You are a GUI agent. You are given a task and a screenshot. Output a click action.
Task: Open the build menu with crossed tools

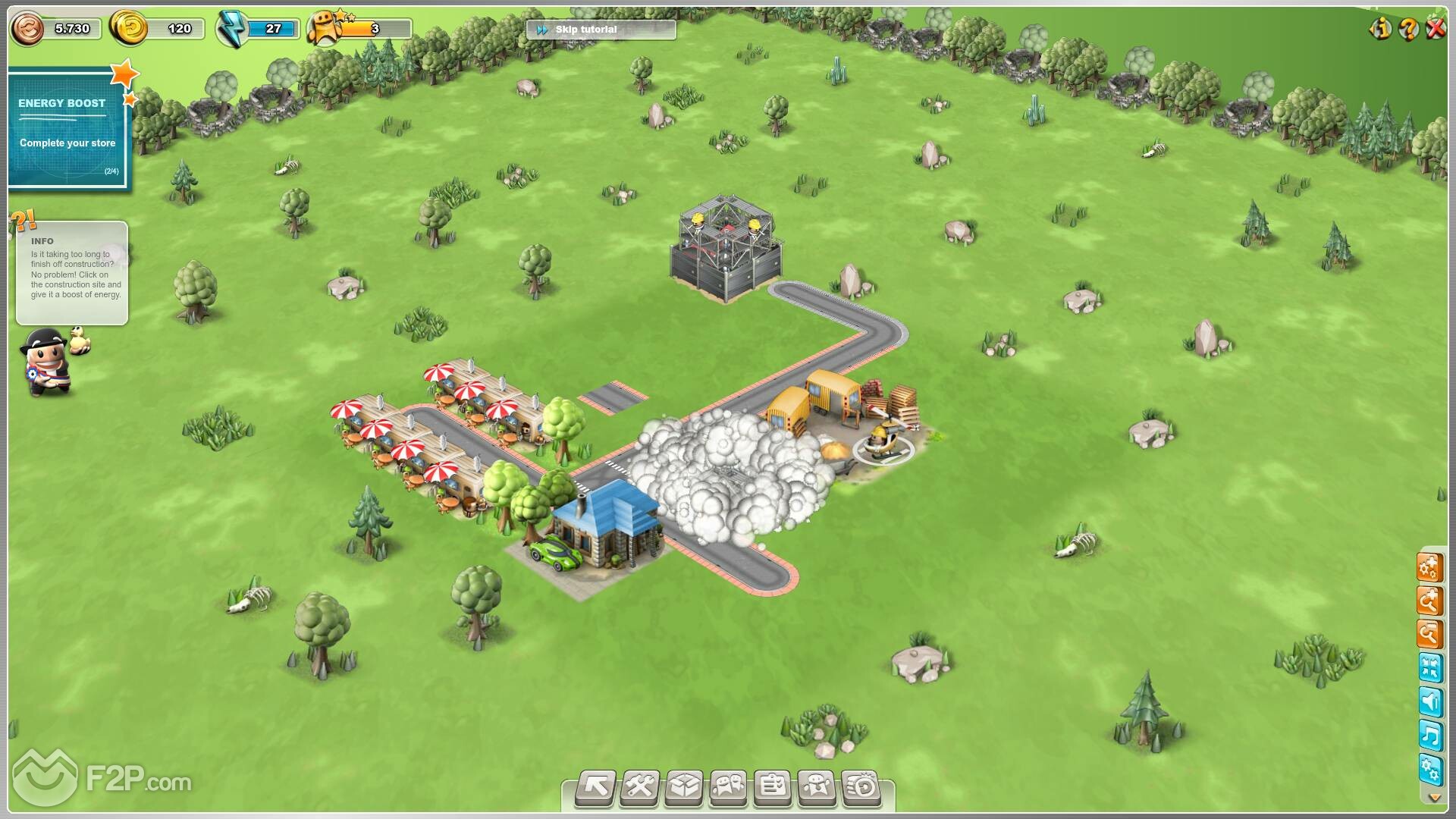click(x=639, y=787)
